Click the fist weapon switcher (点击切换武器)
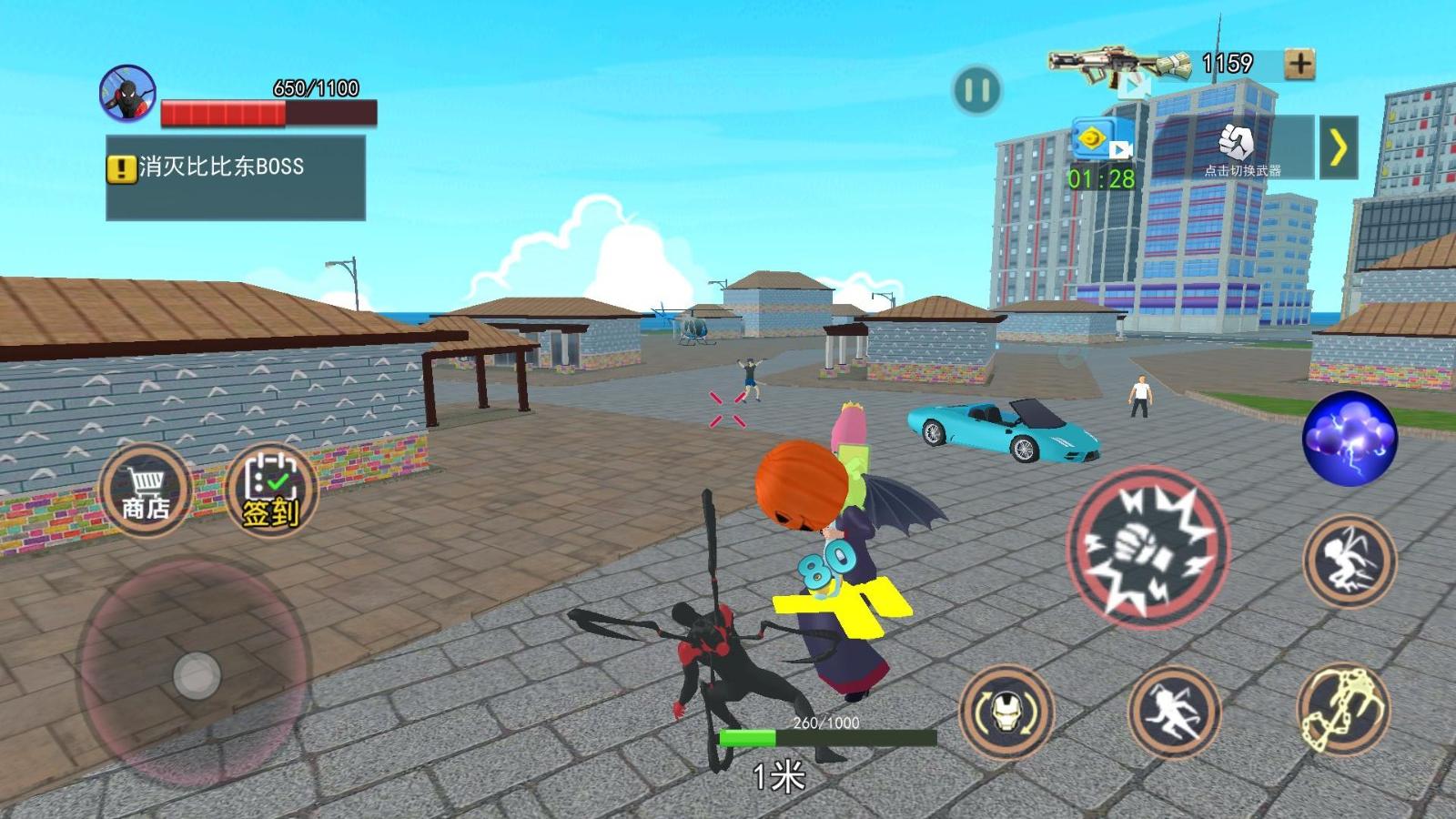The width and height of the screenshot is (1456, 819). pyautogui.click(x=1238, y=147)
